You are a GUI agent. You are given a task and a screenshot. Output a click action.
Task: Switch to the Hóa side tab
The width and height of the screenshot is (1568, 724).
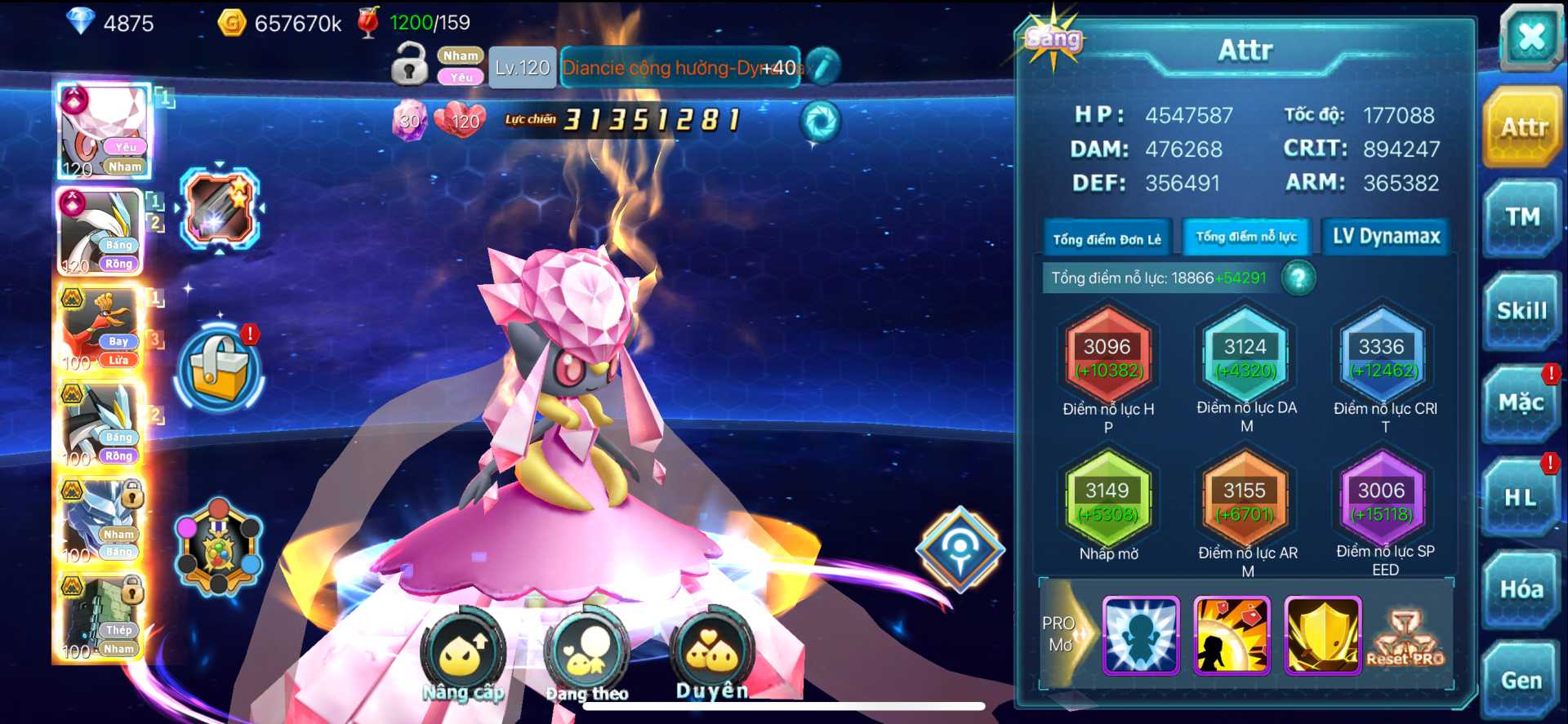(x=1521, y=589)
